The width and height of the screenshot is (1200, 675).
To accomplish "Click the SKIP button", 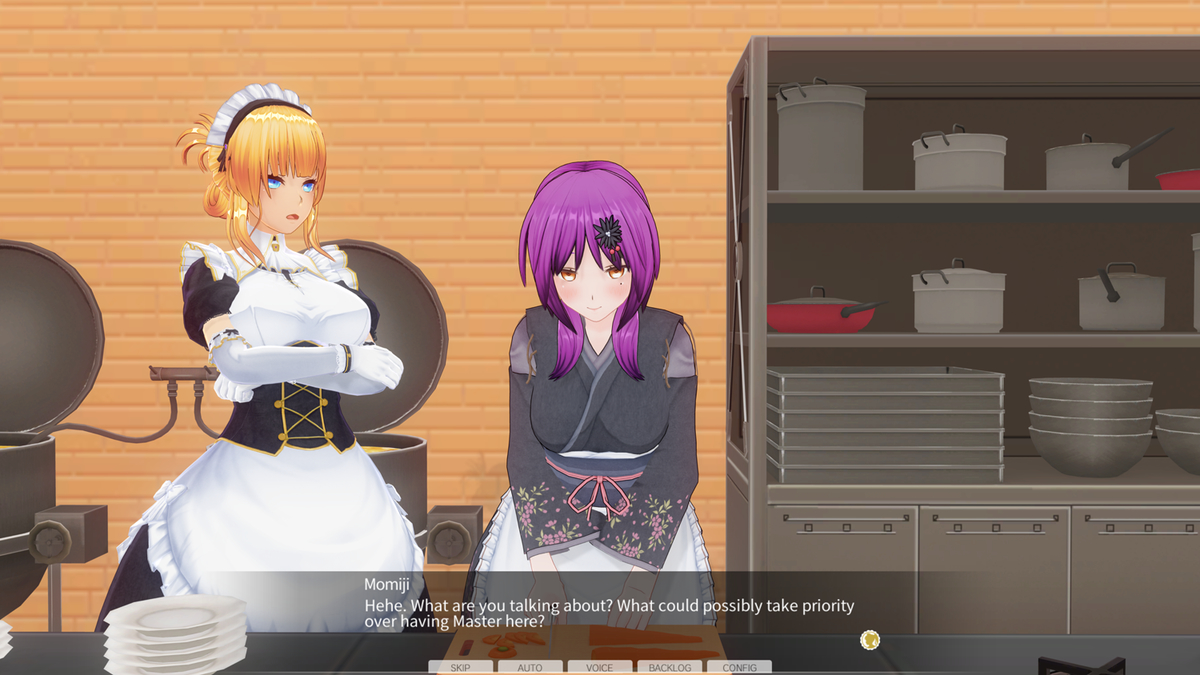I will (x=460, y=667).
